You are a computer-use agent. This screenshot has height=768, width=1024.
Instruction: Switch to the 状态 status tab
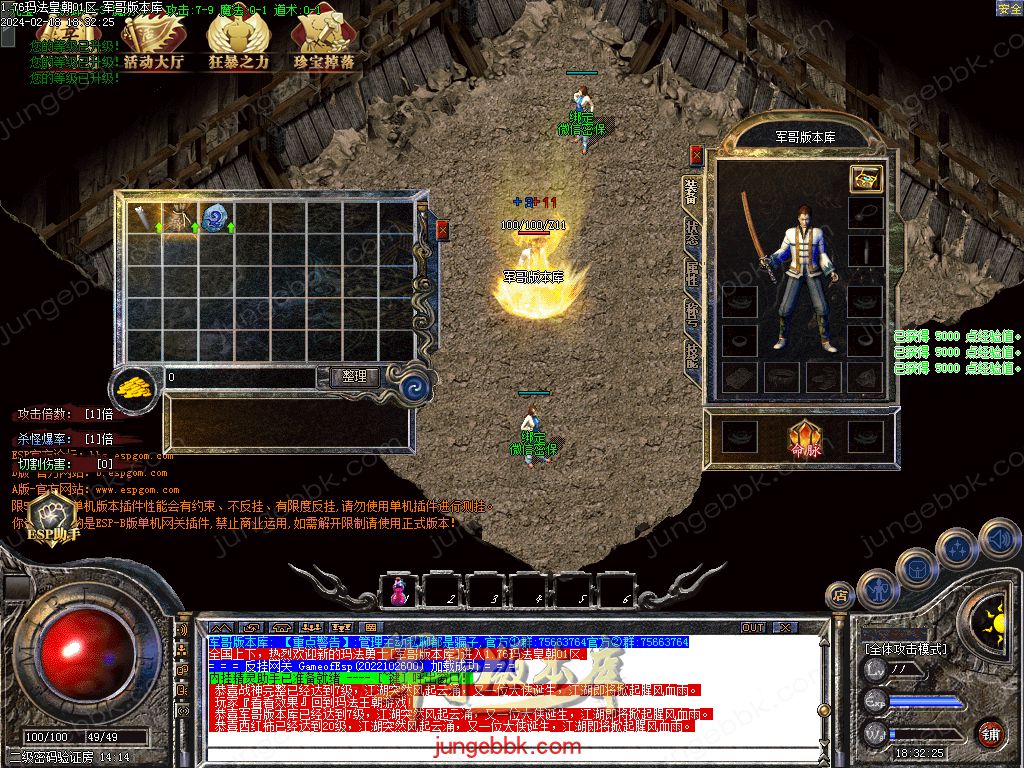click(x=691, y=228)
